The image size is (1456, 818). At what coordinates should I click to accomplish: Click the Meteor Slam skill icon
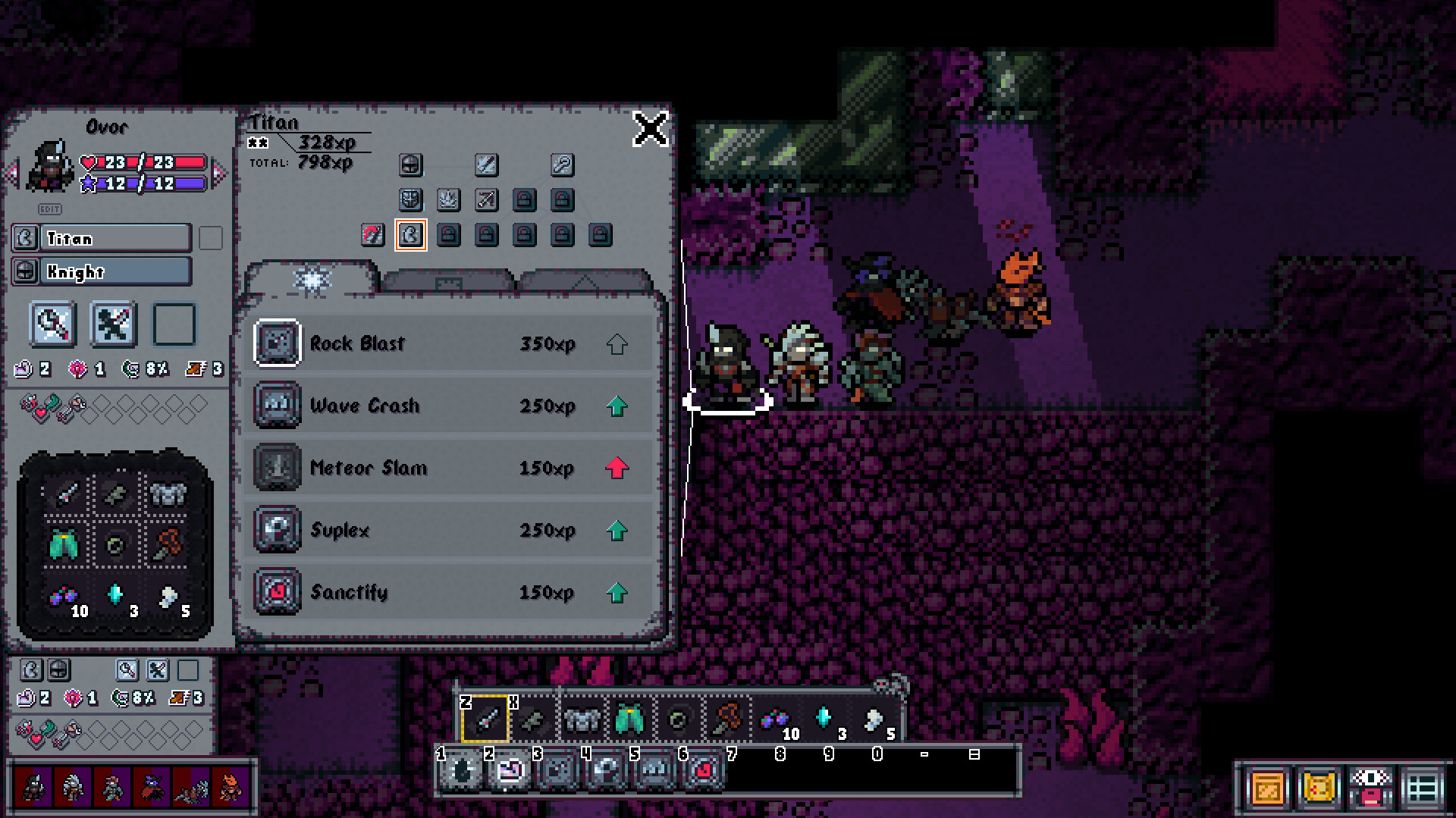pyautogui.click(x=277, y=468)
